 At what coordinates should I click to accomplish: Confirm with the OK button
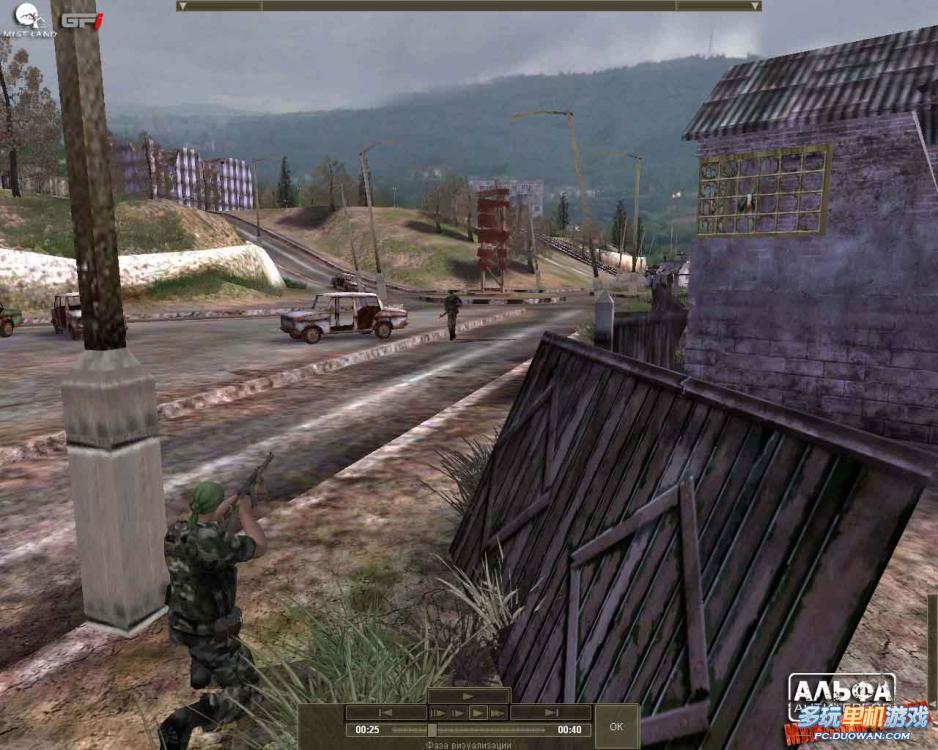[616, 726]
